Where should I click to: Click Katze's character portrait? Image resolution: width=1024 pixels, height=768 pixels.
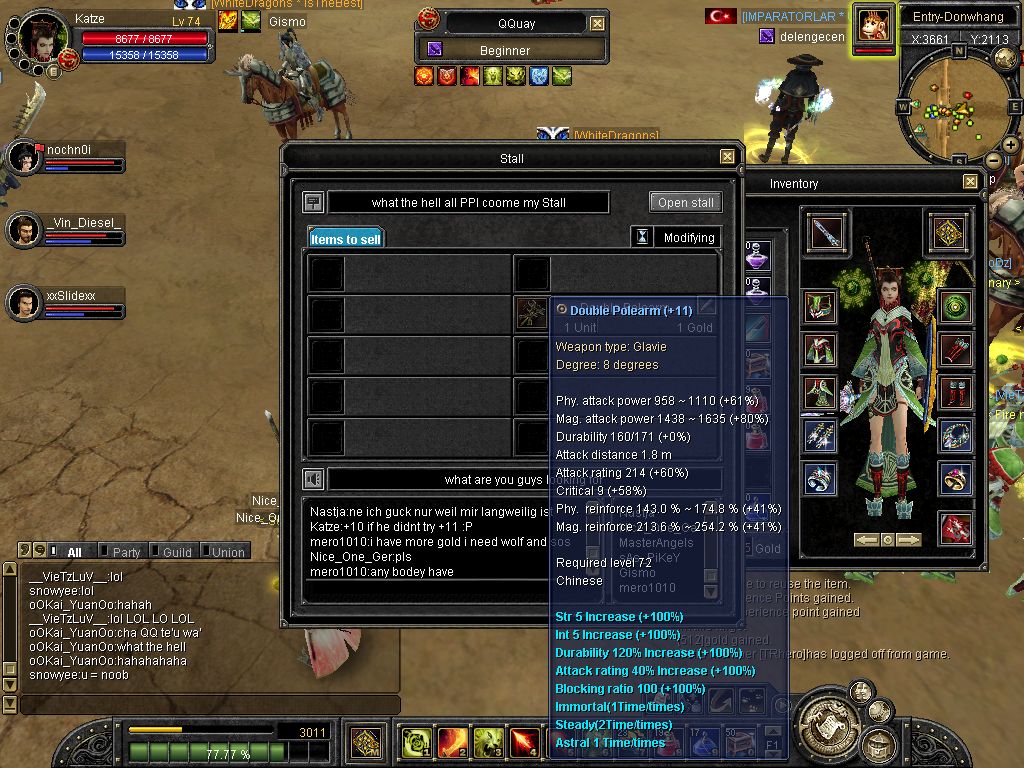pyautogui.click(x=42, y=38)
